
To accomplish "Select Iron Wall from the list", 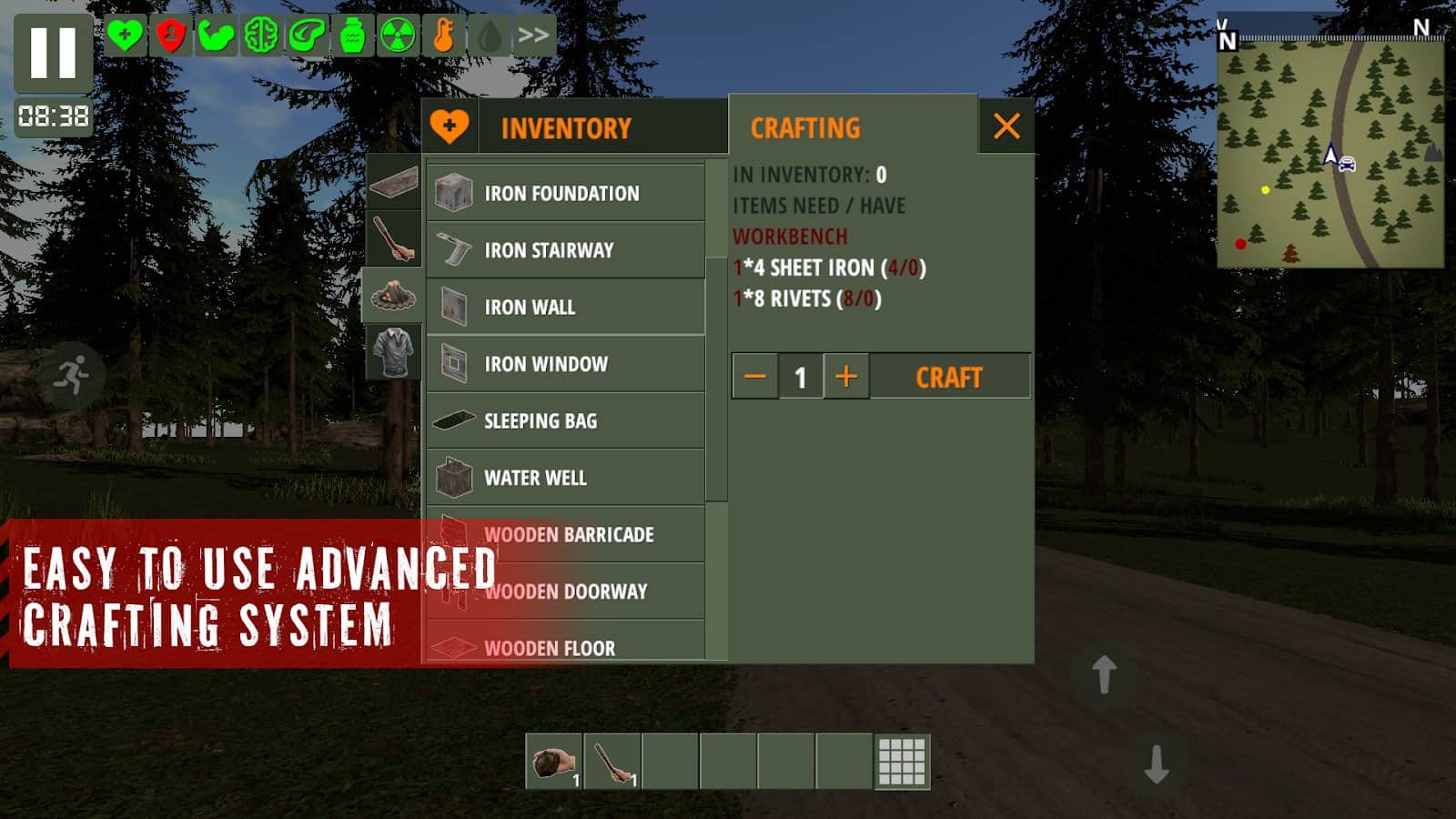I will [565, 308].
